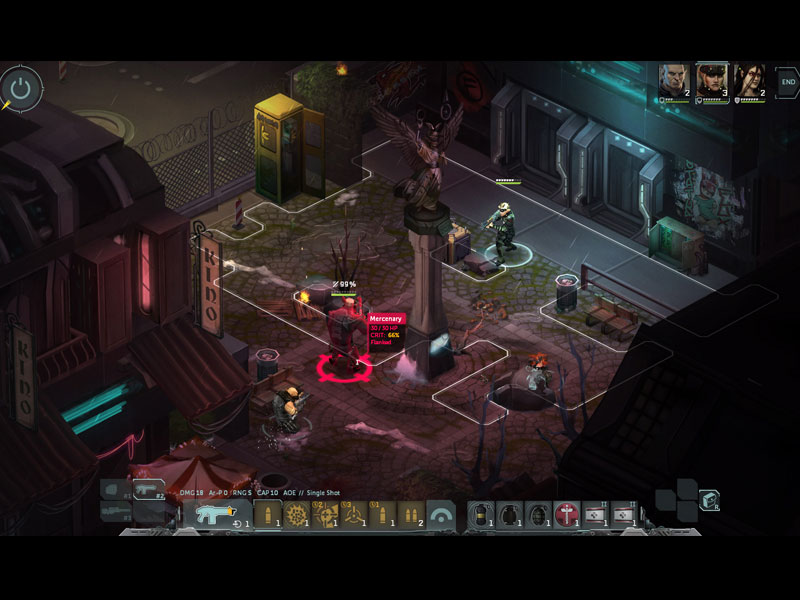Select the grey-haired man's portrait
Image resolution: width=800 pixels, height=600 pixels.
coord(674,80)
